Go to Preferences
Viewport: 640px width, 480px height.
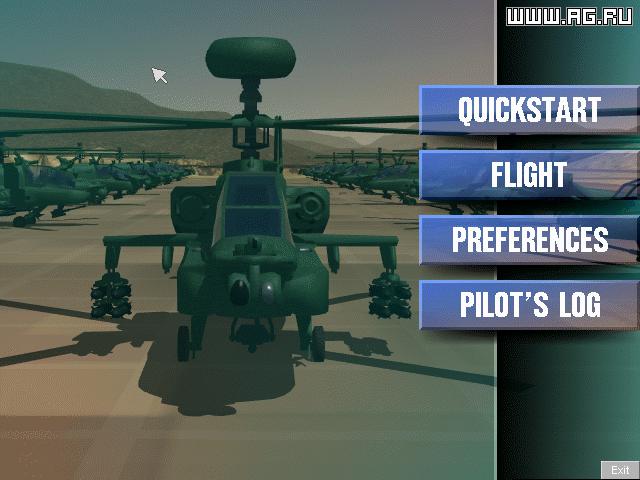[x=529, y=240]
